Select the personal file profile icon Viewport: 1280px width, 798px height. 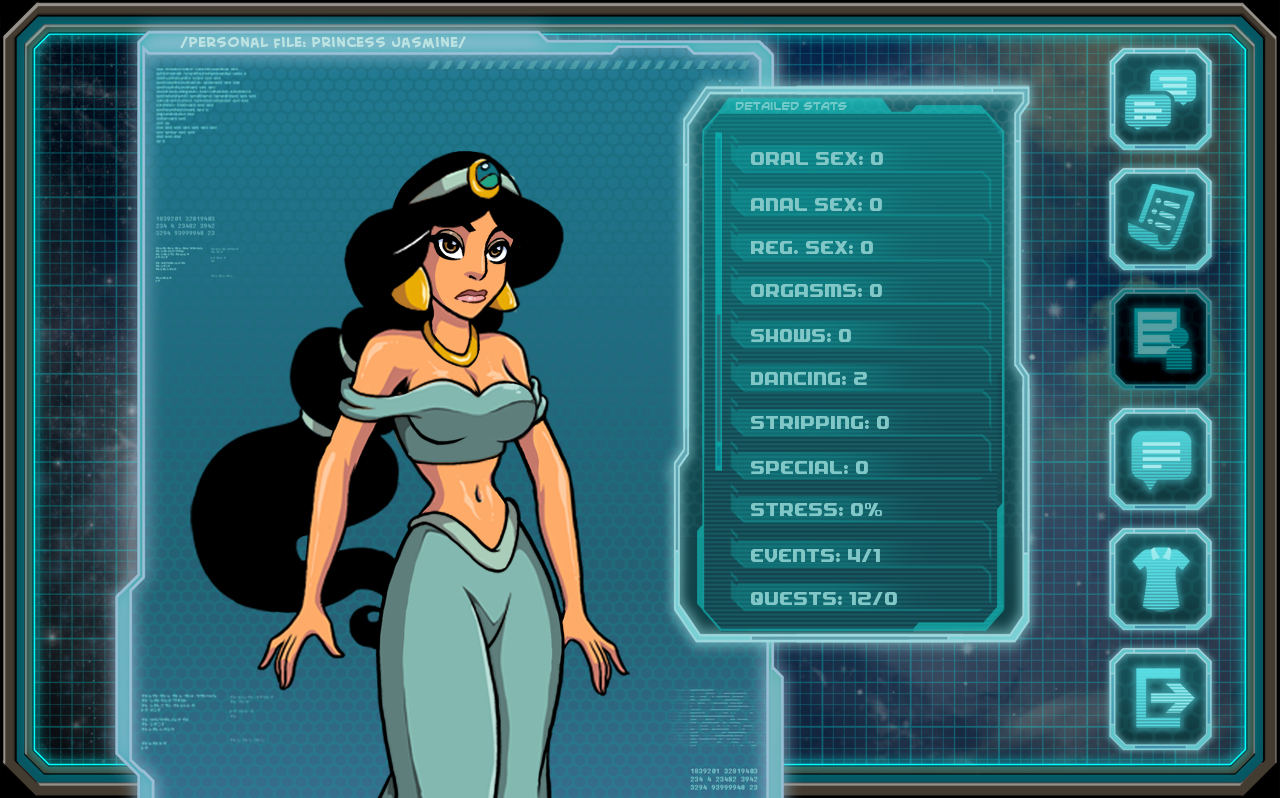1160,339
